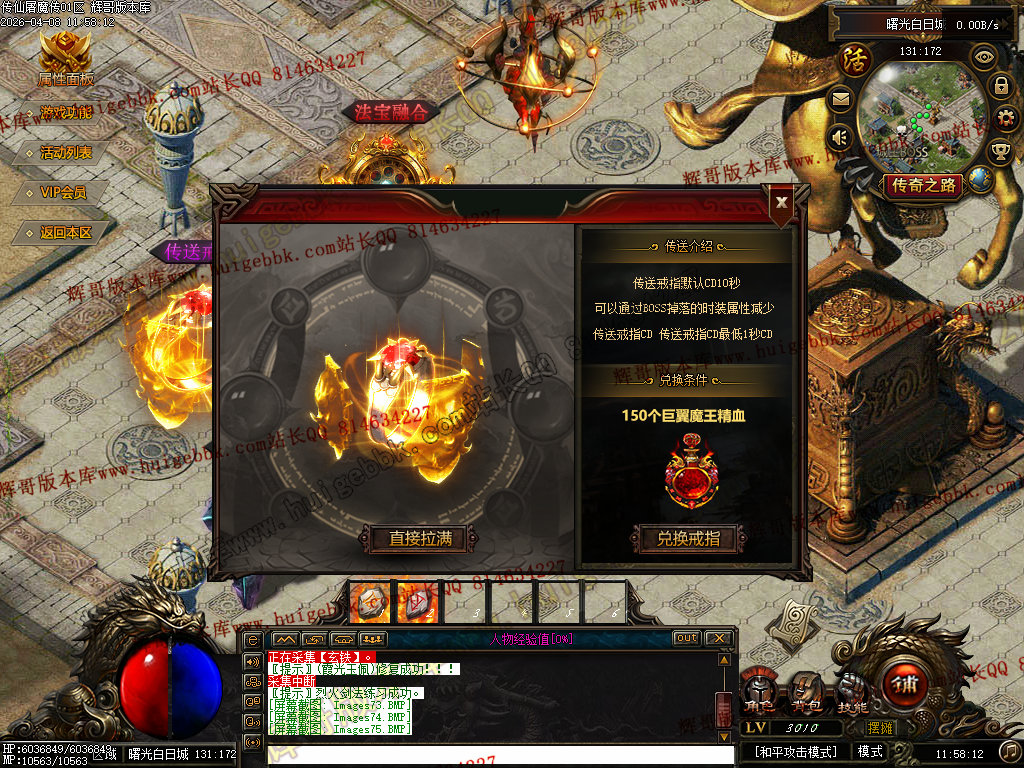The height and width of the screenshot is (768, 1024).
Task: Open the 传奇之路 button below minimap
Action: click(923, 185)
